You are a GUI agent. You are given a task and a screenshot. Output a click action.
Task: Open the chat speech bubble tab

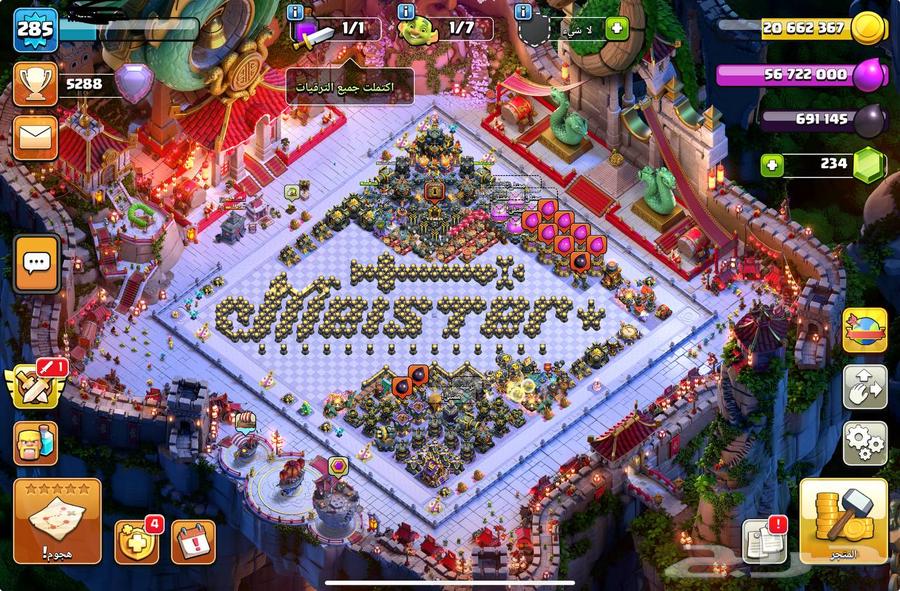36,264
